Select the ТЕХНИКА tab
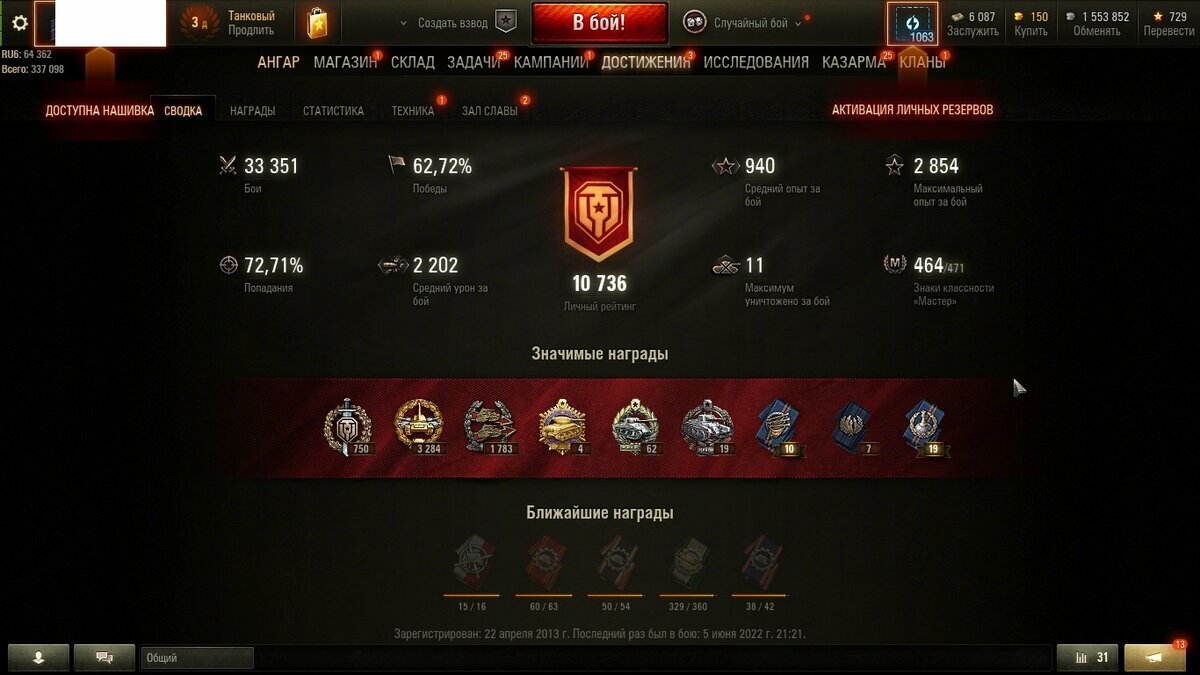This screenshot has width=1200, height=675. 413,111
